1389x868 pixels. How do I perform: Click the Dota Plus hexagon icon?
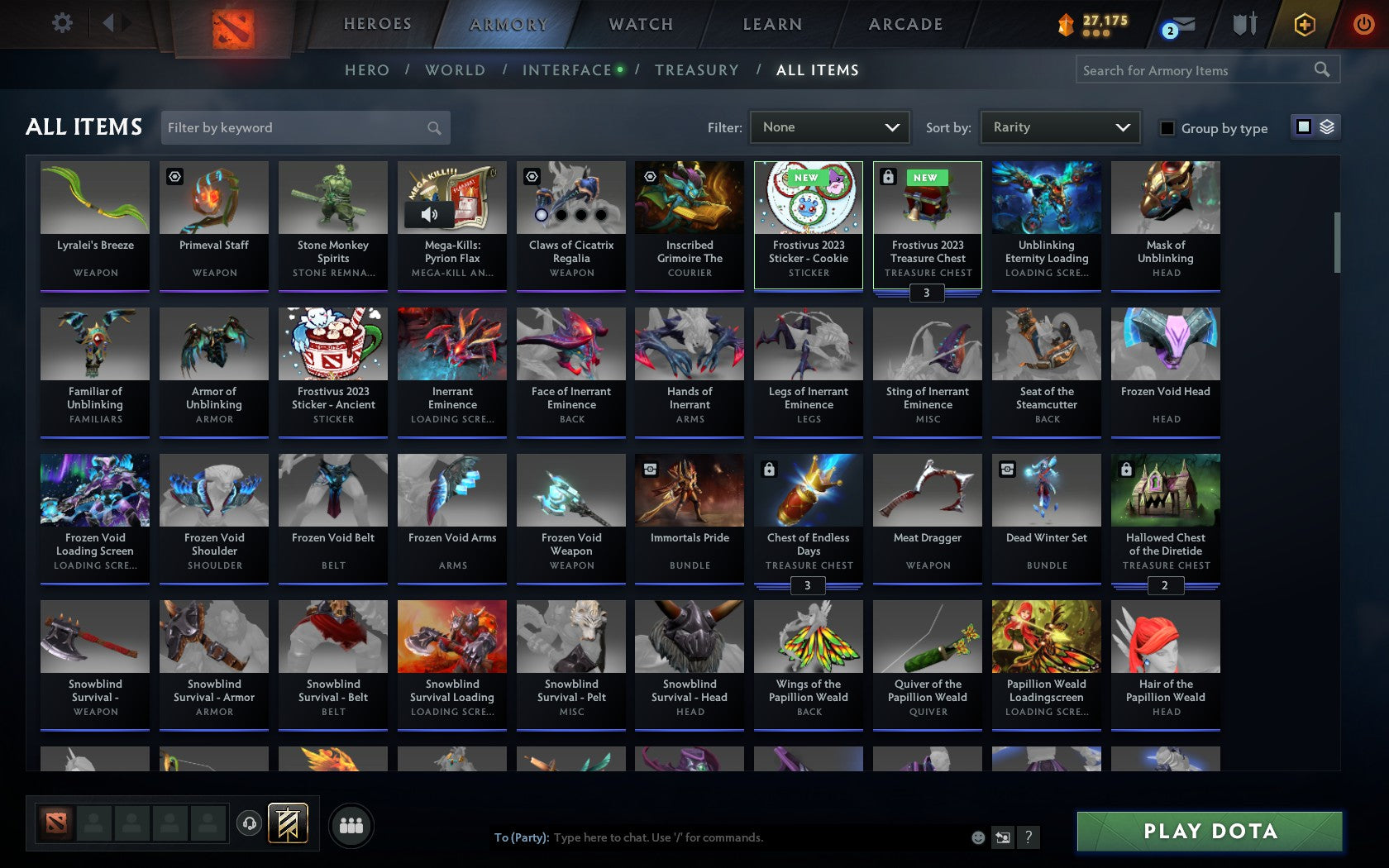pos(1304,24)
